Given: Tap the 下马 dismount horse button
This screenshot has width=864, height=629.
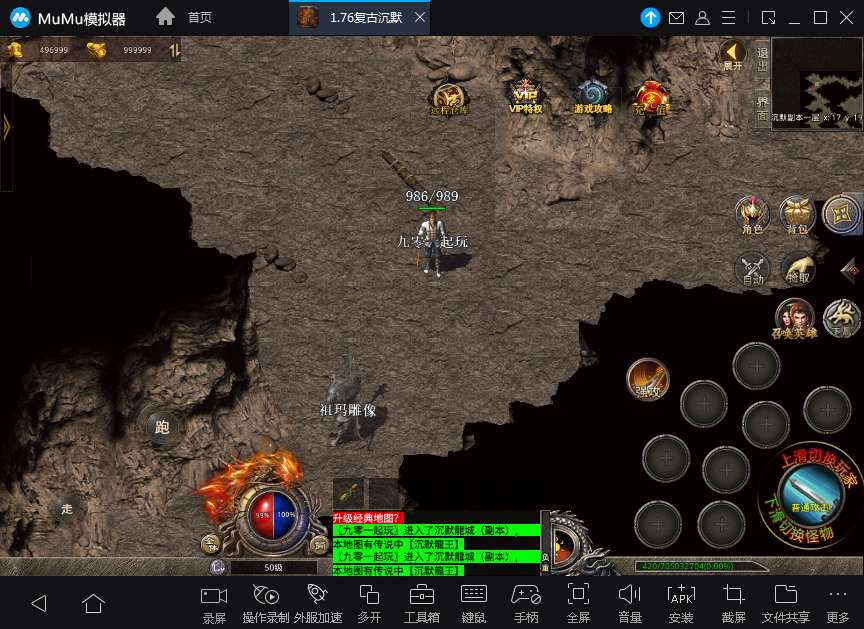Looking at the screenshot, I should pyautogui.click(x=843, y=319).
